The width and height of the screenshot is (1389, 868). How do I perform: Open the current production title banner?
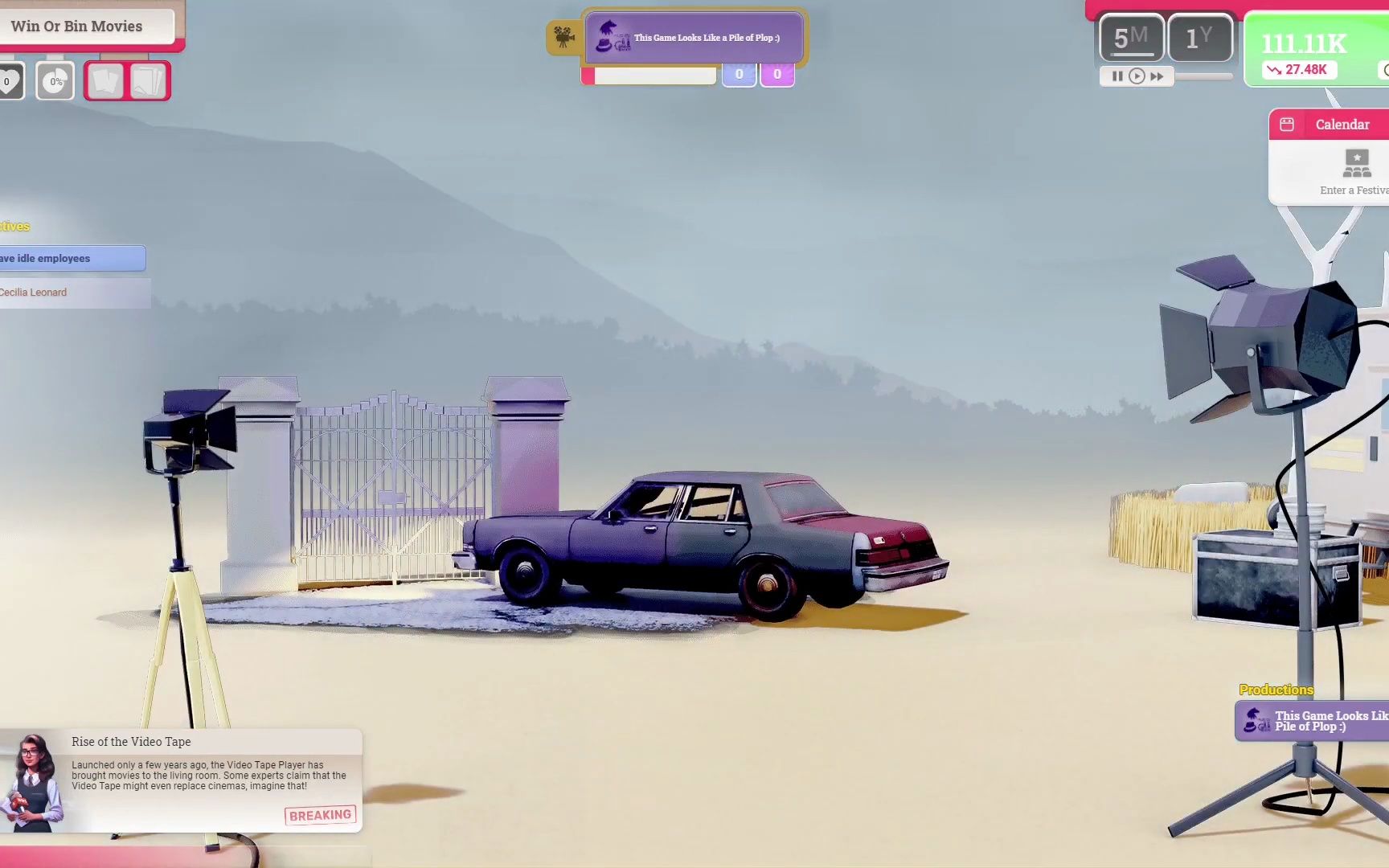click(x=696, y=38)
